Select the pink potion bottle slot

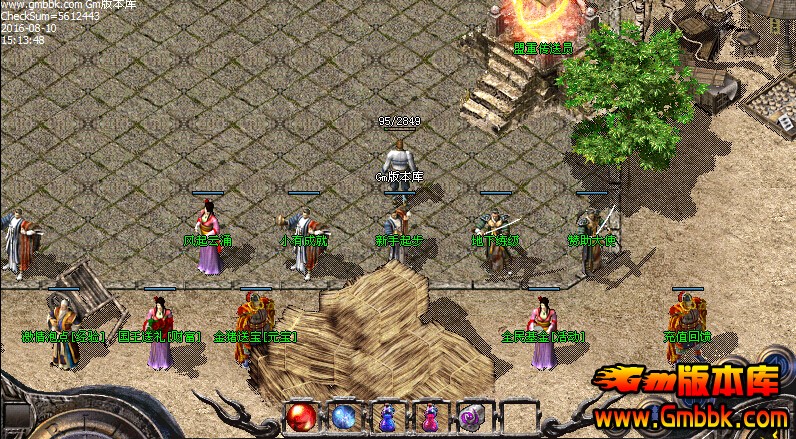430,416
